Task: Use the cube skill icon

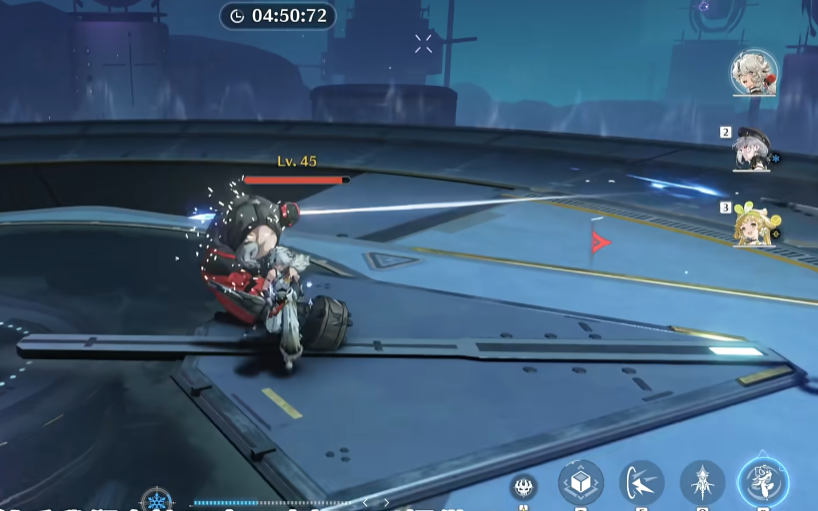Action: pyautogui.click(x=580, y=483)
